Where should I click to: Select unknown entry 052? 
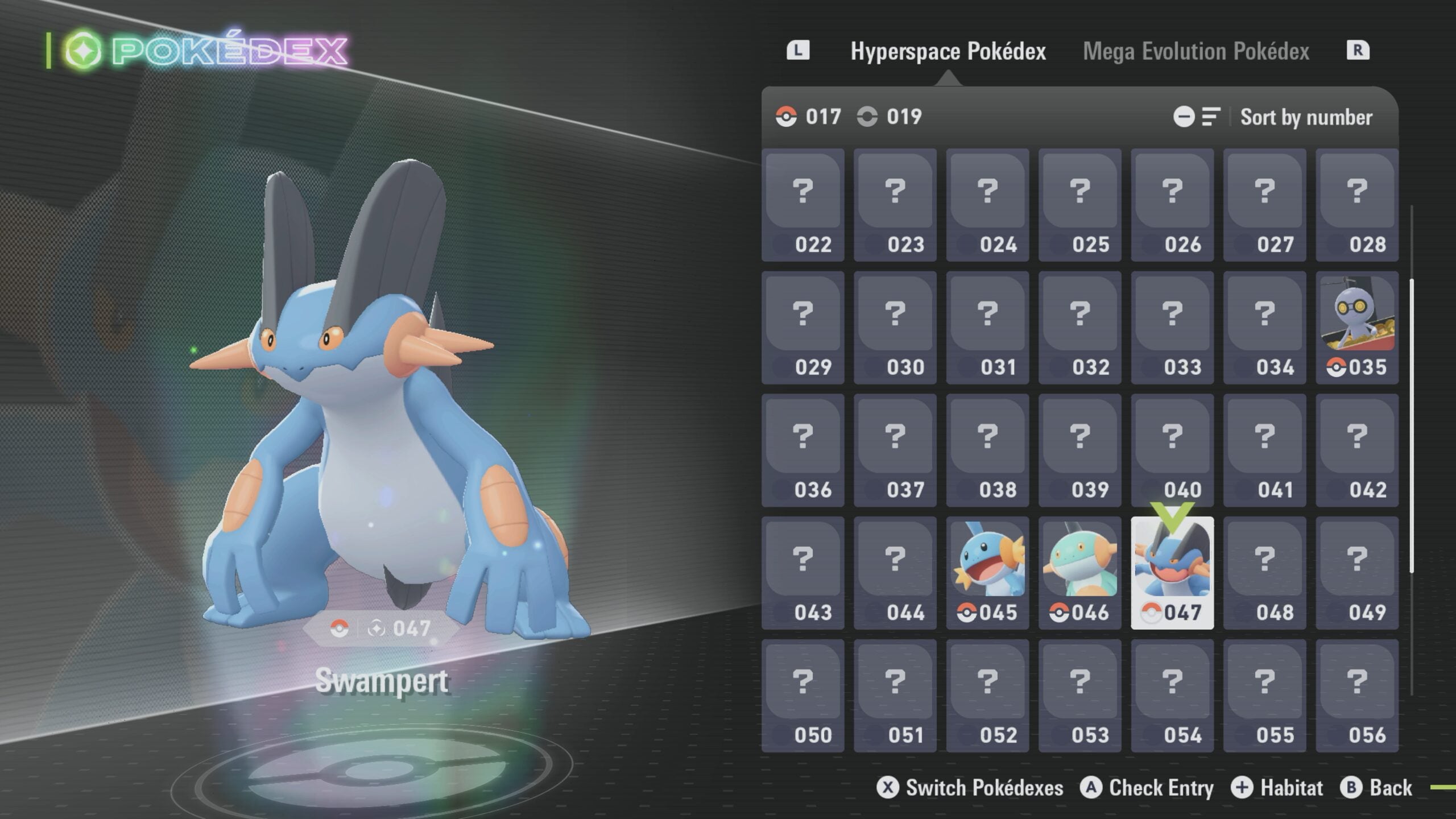pyautogui.click(x=987, y=695)
